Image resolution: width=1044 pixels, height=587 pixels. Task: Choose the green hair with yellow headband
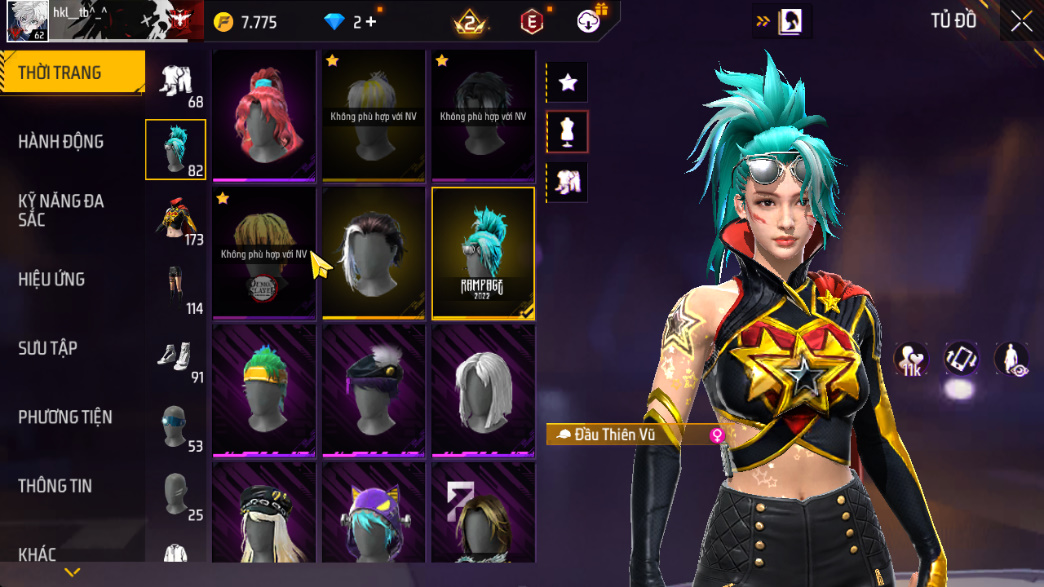[264, 389]
